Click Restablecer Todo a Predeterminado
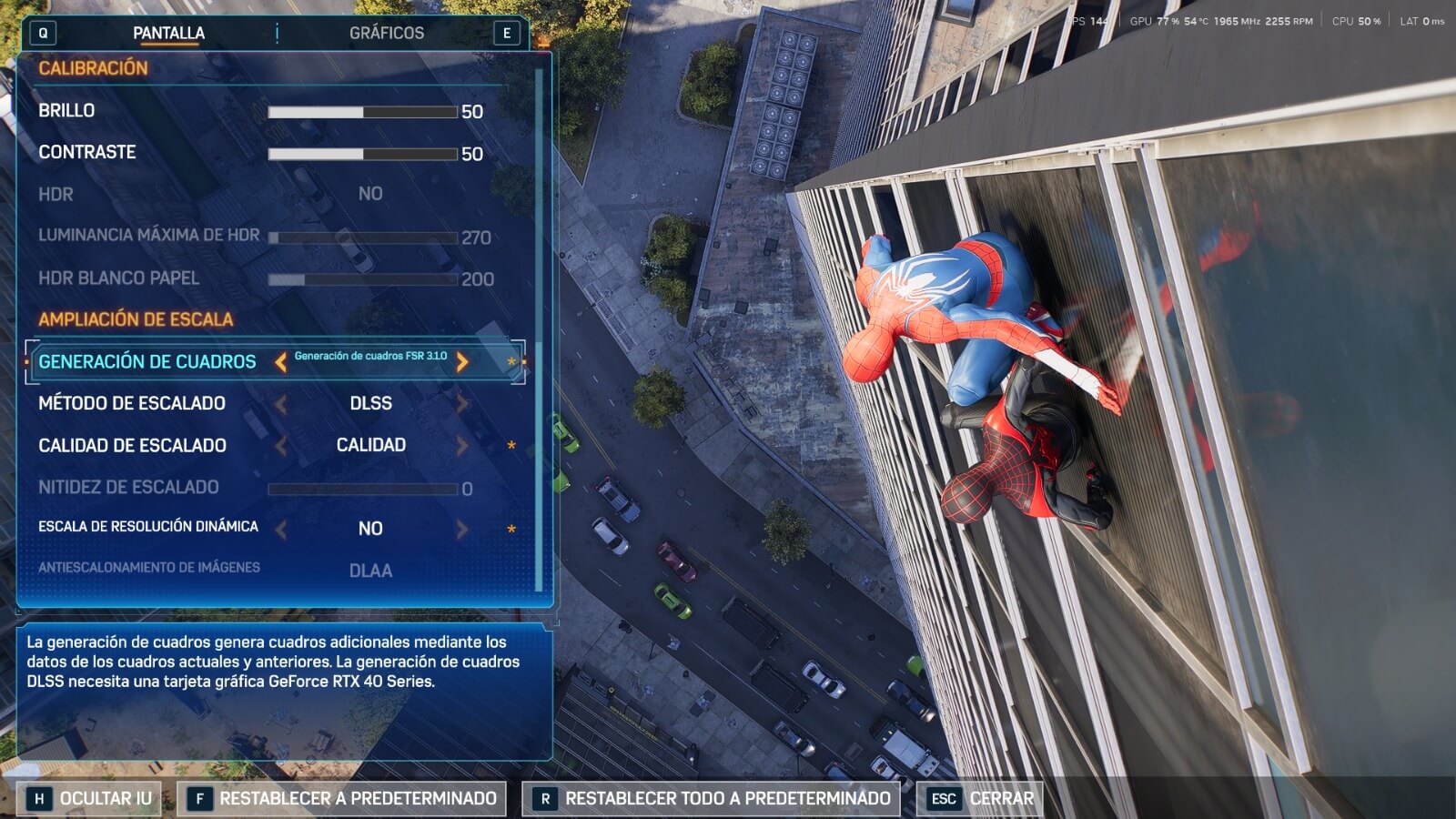The height and width of the screenshot is (819, 1456). click(x=712, y=799)
